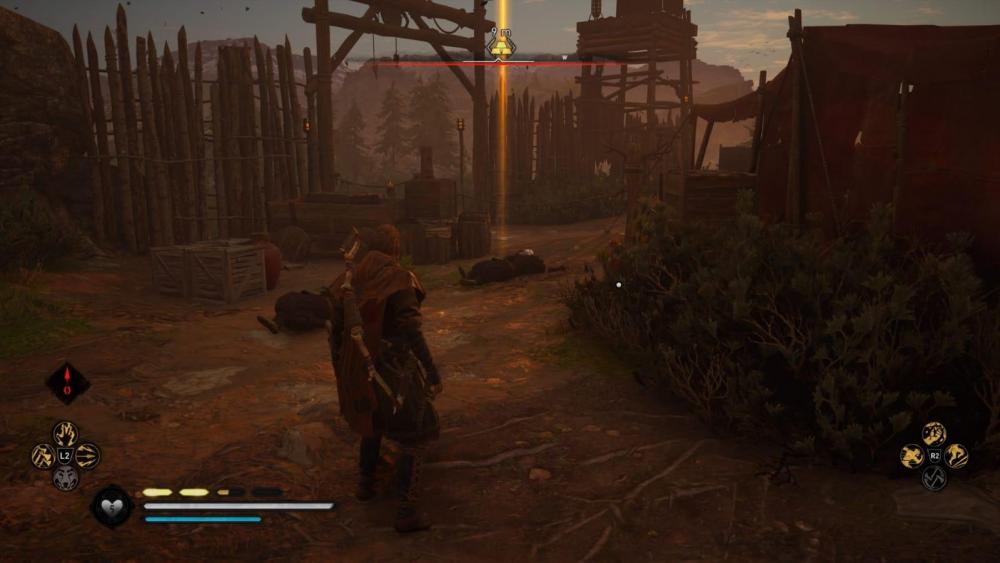This screenshot has height=563, width=1000.
Task: Activate the flaming hand ranged ability
Action: coord(65,433)
